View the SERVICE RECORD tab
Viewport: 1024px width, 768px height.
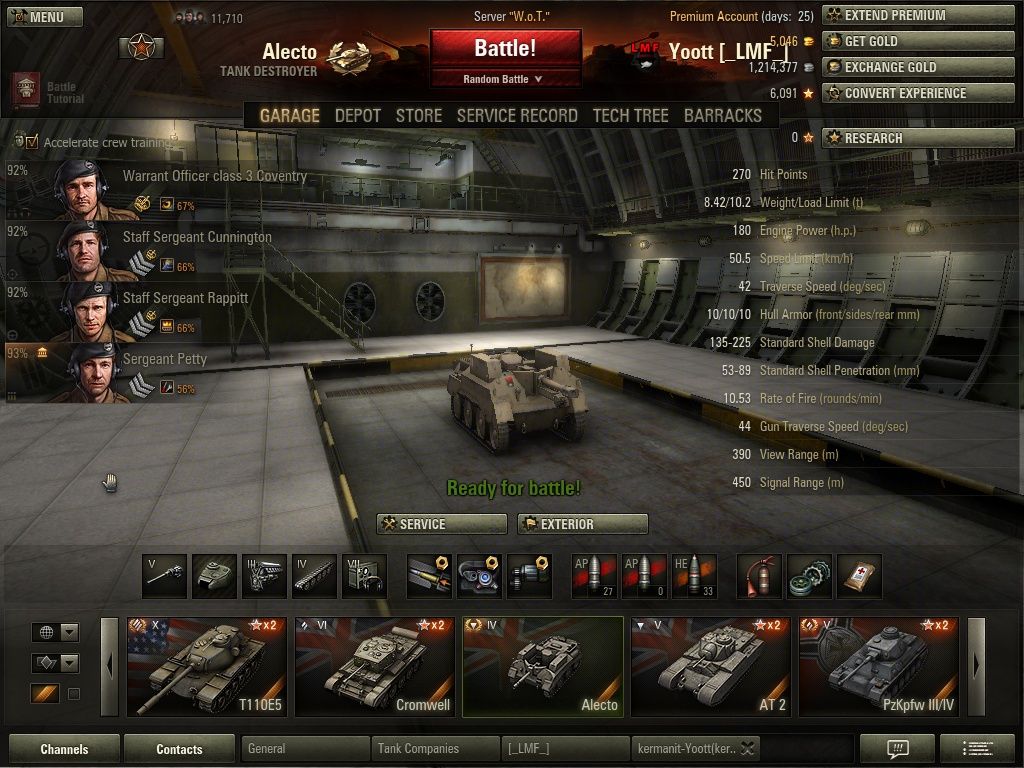516,116
